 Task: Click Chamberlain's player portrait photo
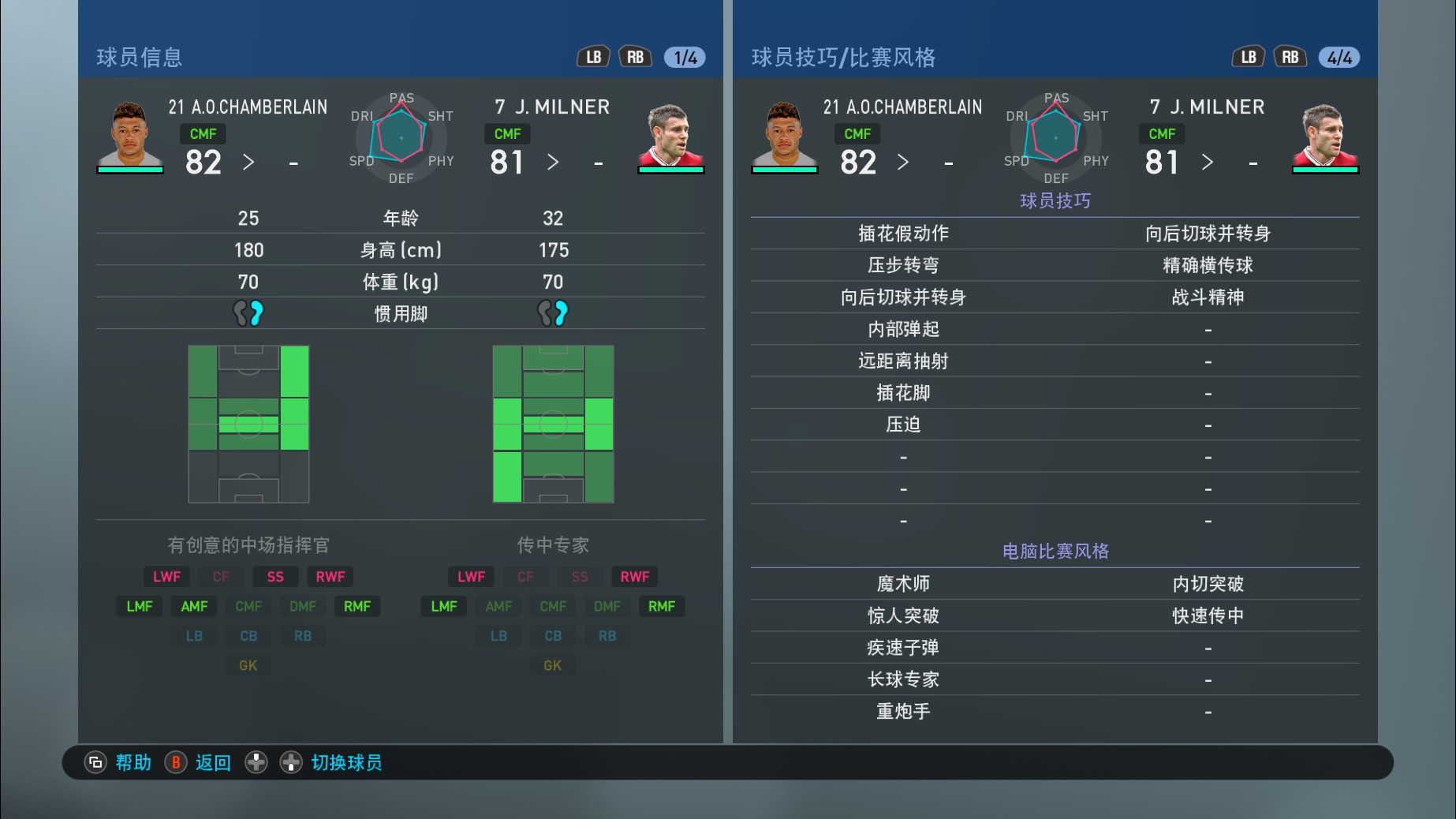coord(131,134)
